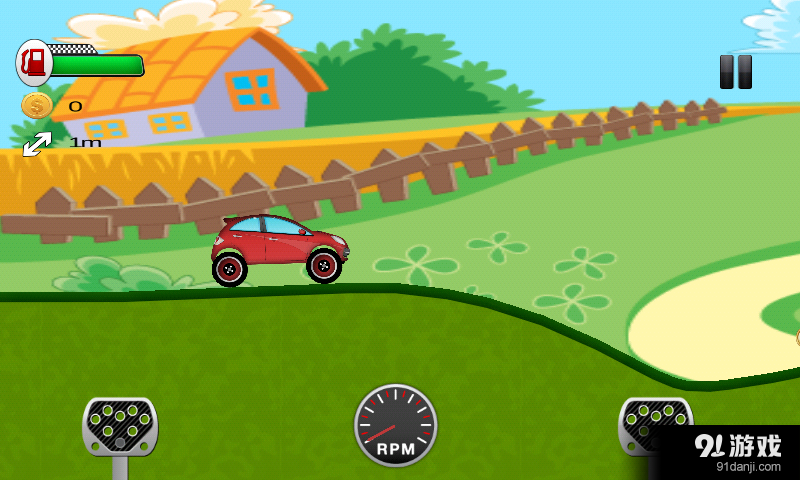Pause the game with the pause button
The image size is (800, 480).
pyautogui.click(x=736, y=72)
